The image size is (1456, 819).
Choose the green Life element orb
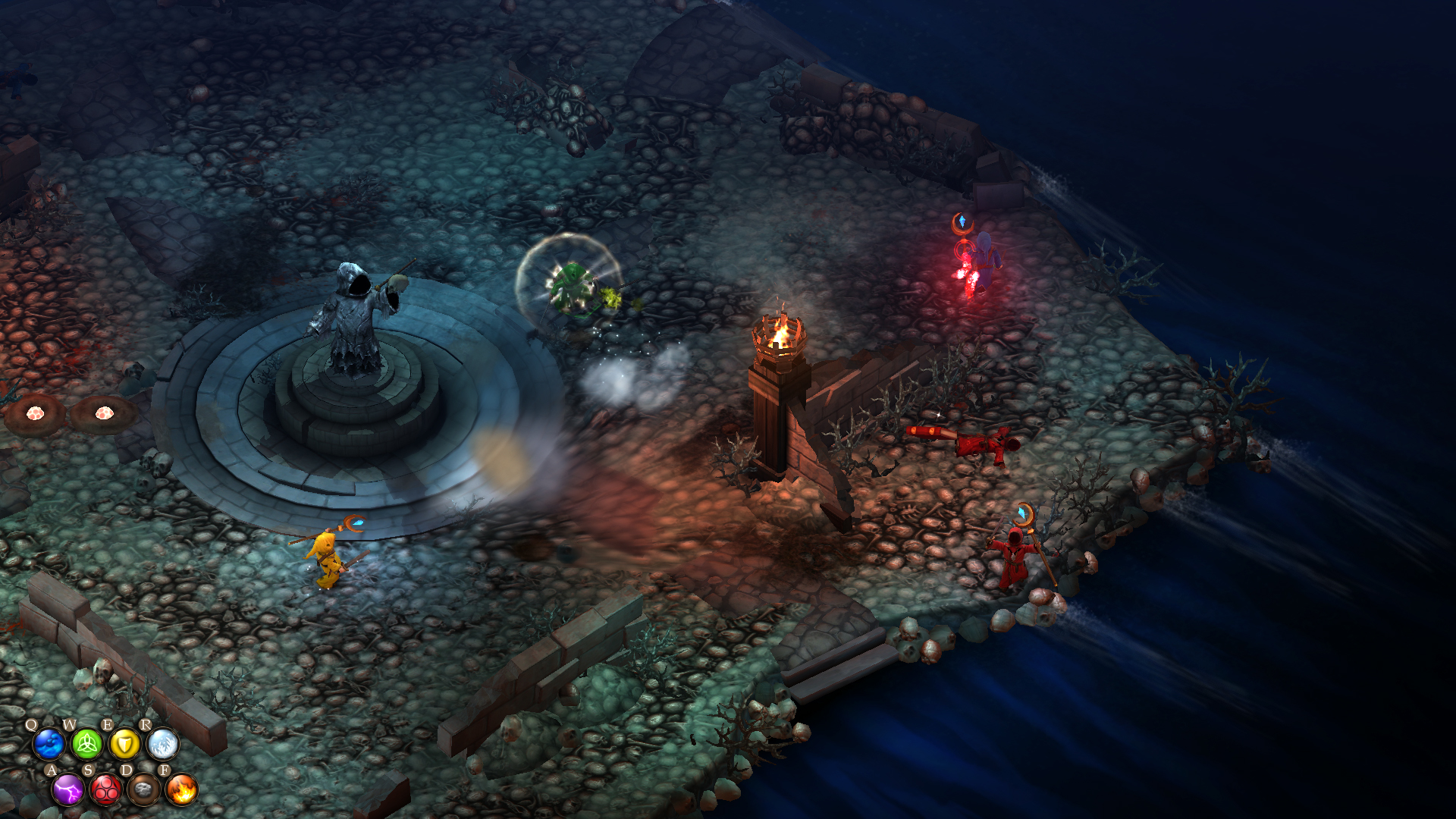click(x=86, y=744)
